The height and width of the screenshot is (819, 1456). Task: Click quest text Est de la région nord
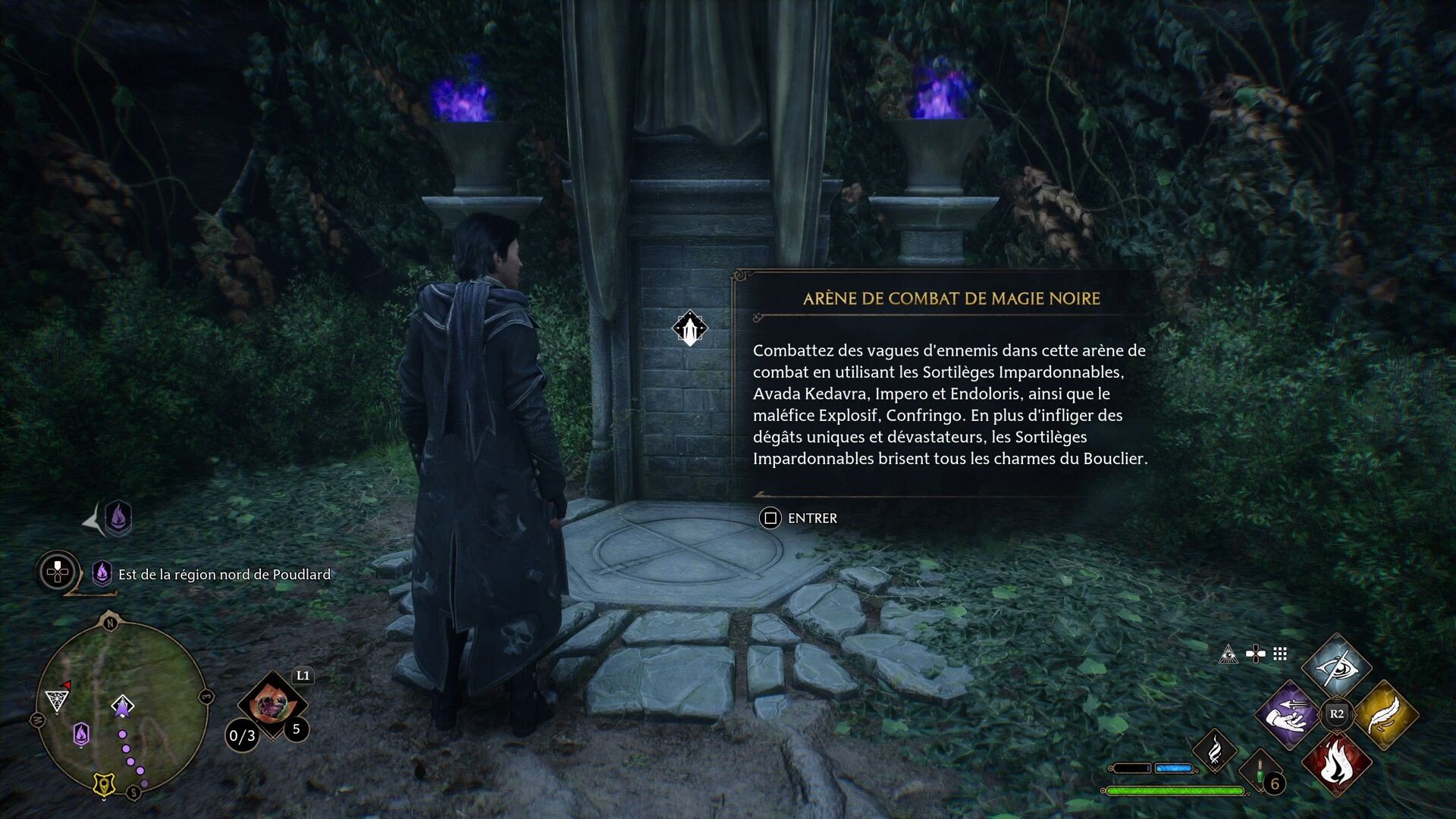(224, 574)
